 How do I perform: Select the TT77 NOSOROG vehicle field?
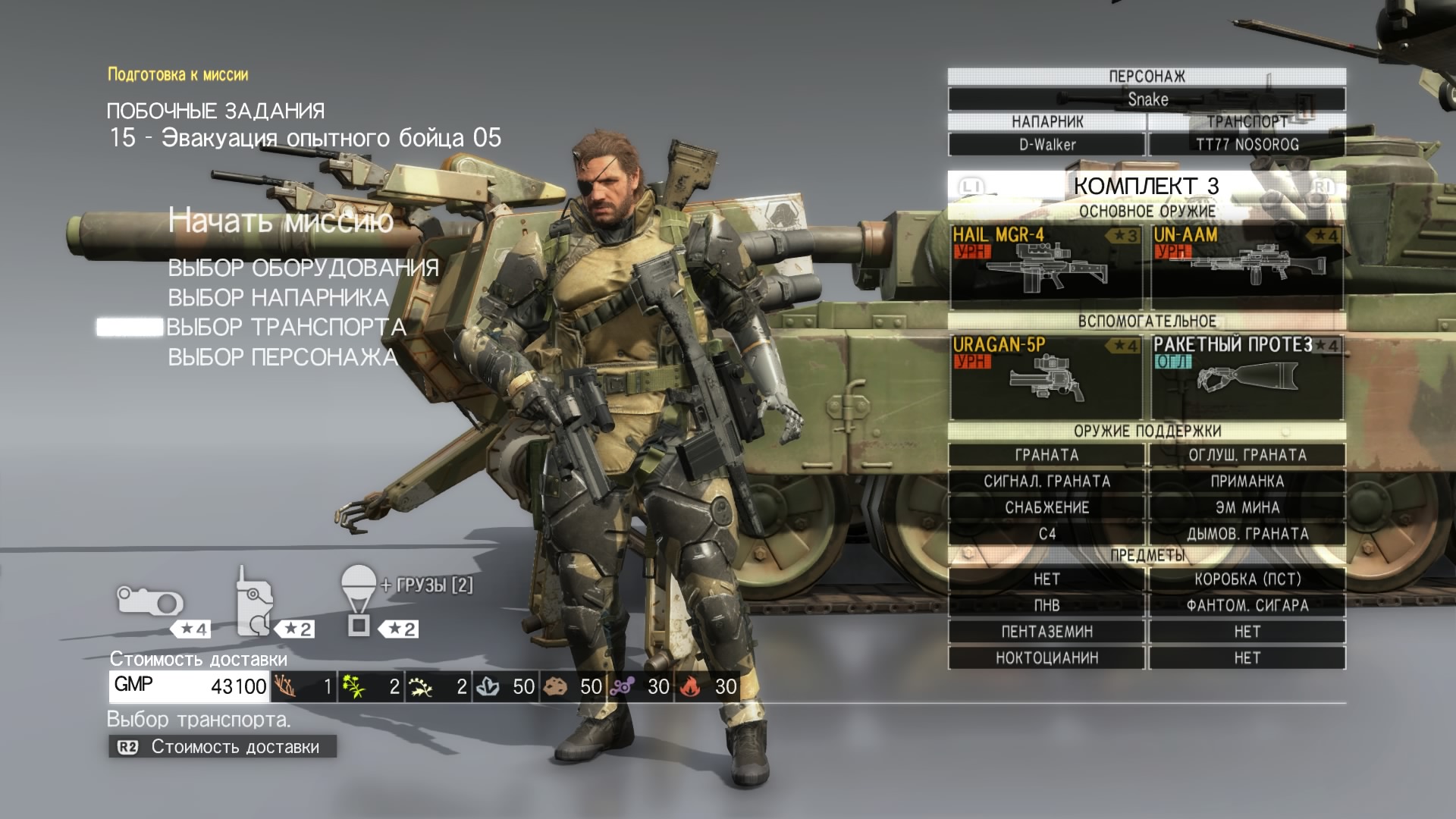click(x=1247, y=144)
